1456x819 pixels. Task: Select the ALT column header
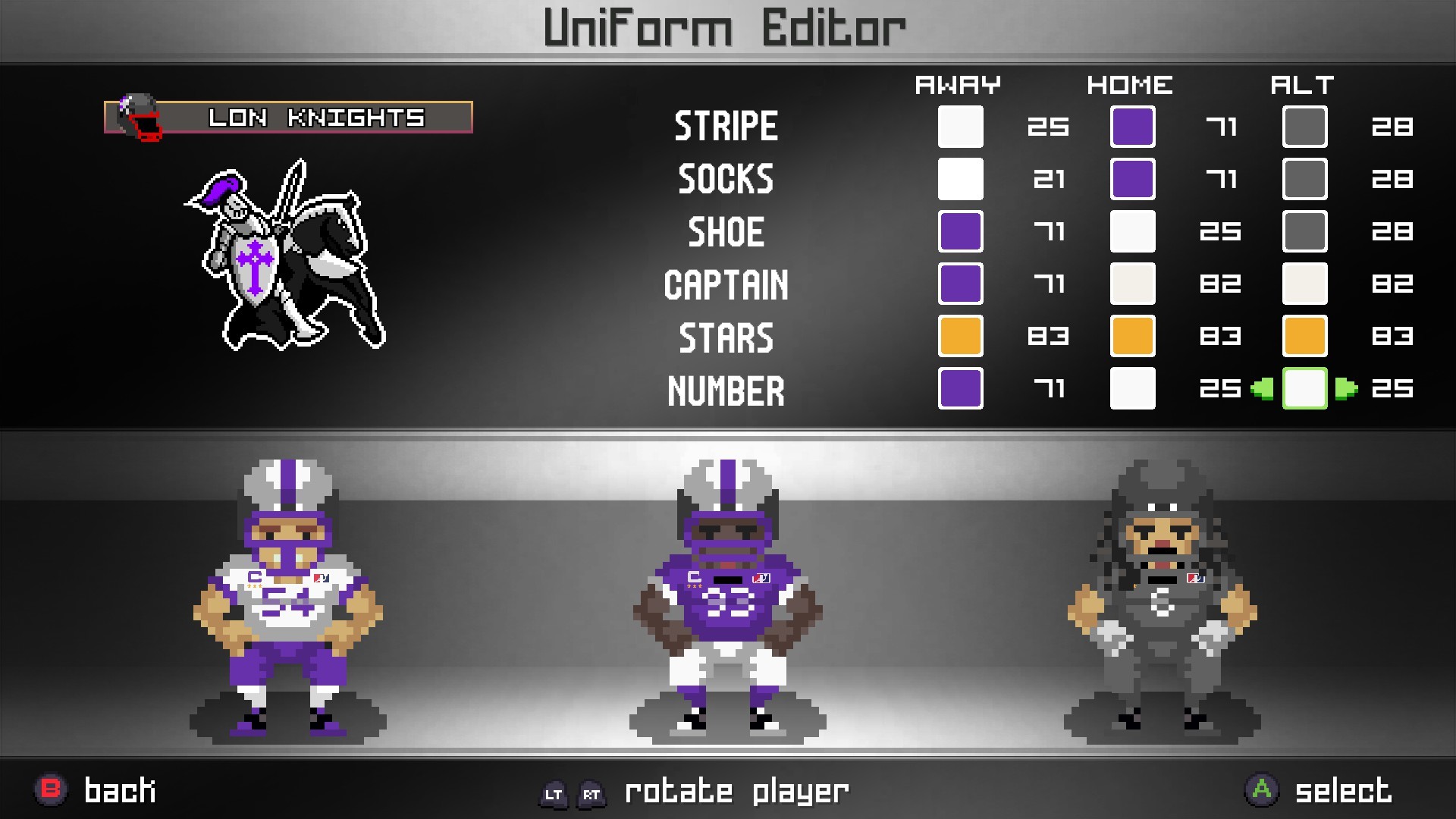pyautogui.click(x=1302, y=85)
